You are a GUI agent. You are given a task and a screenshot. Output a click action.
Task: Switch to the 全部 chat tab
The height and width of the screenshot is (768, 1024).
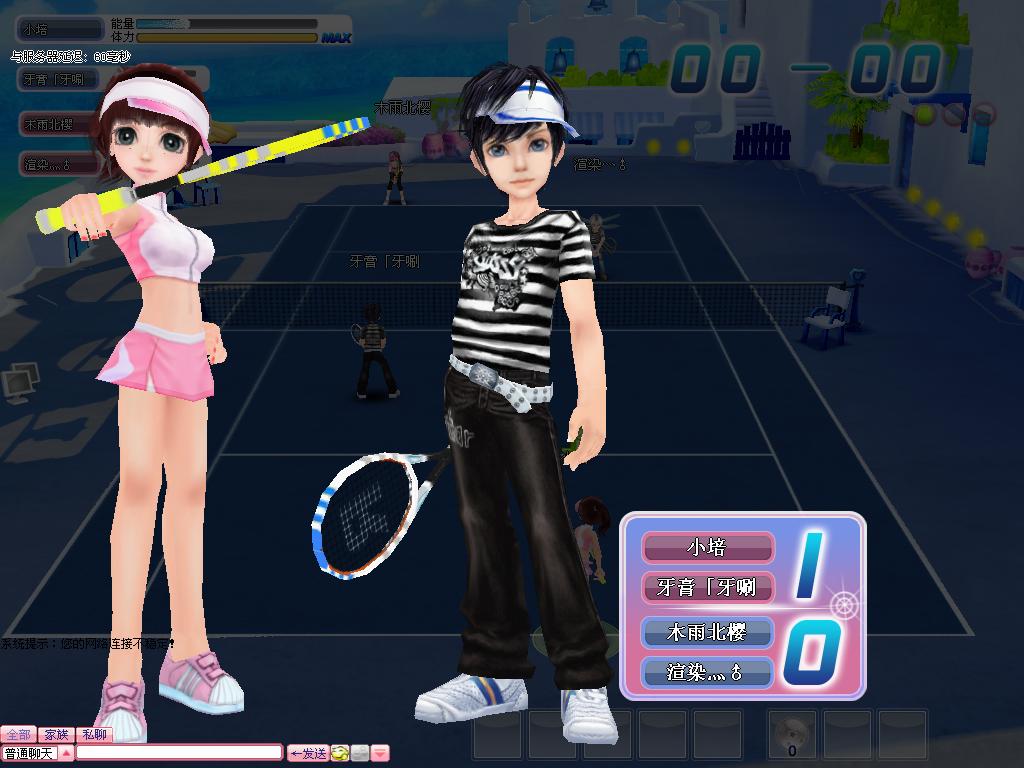pyautogui.click(x=18, y=735)
